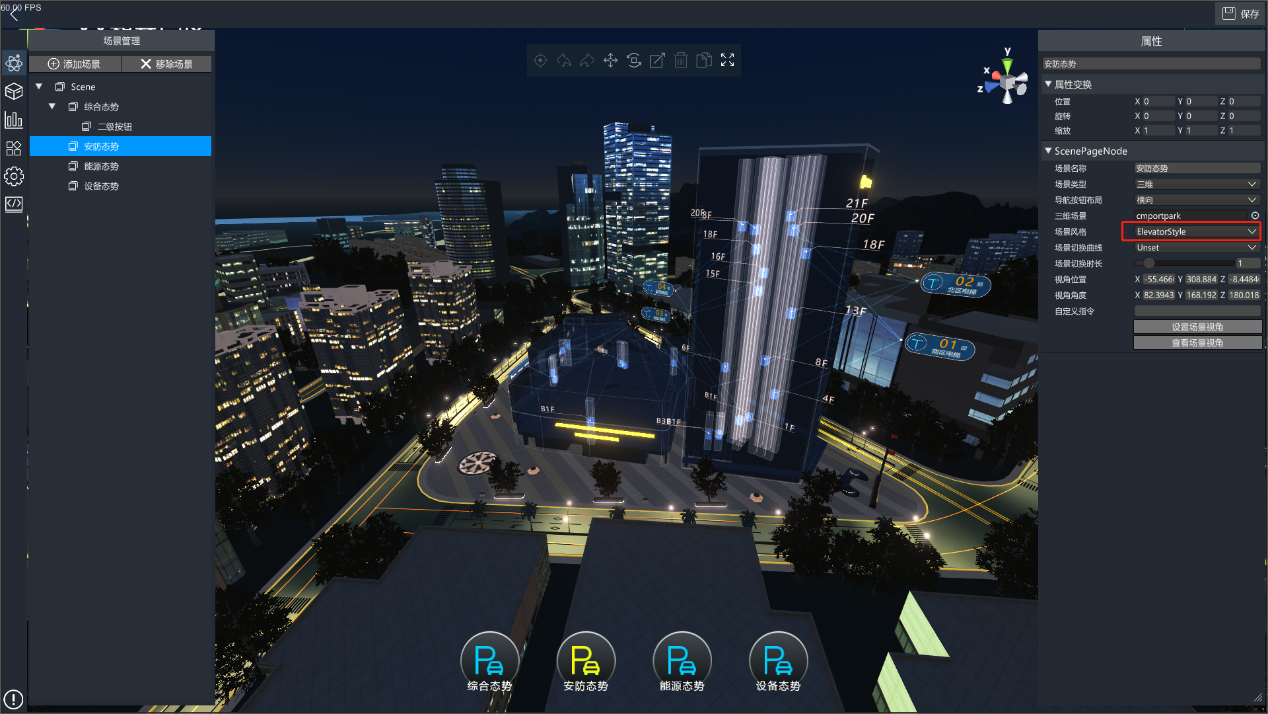The image size is (1268, 714).
Task: Click the 保存 save button
Action: [x=1239, y=13]
